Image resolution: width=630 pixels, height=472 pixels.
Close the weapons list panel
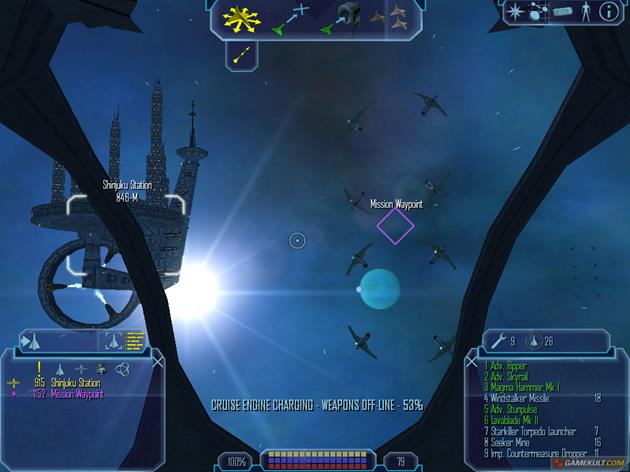[472, 361]
